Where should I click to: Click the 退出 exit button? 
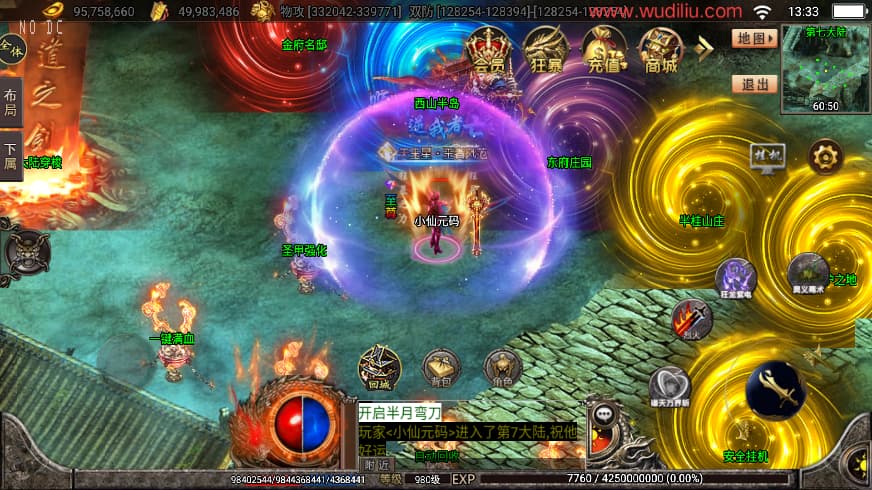coord(754,84)
